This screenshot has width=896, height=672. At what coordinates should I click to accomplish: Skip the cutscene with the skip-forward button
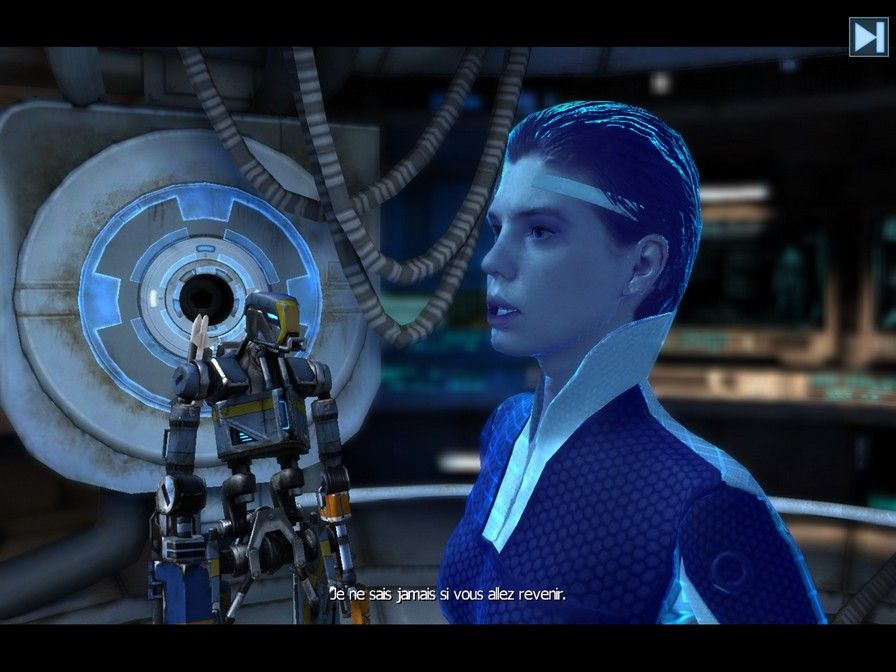click(866, 37)
